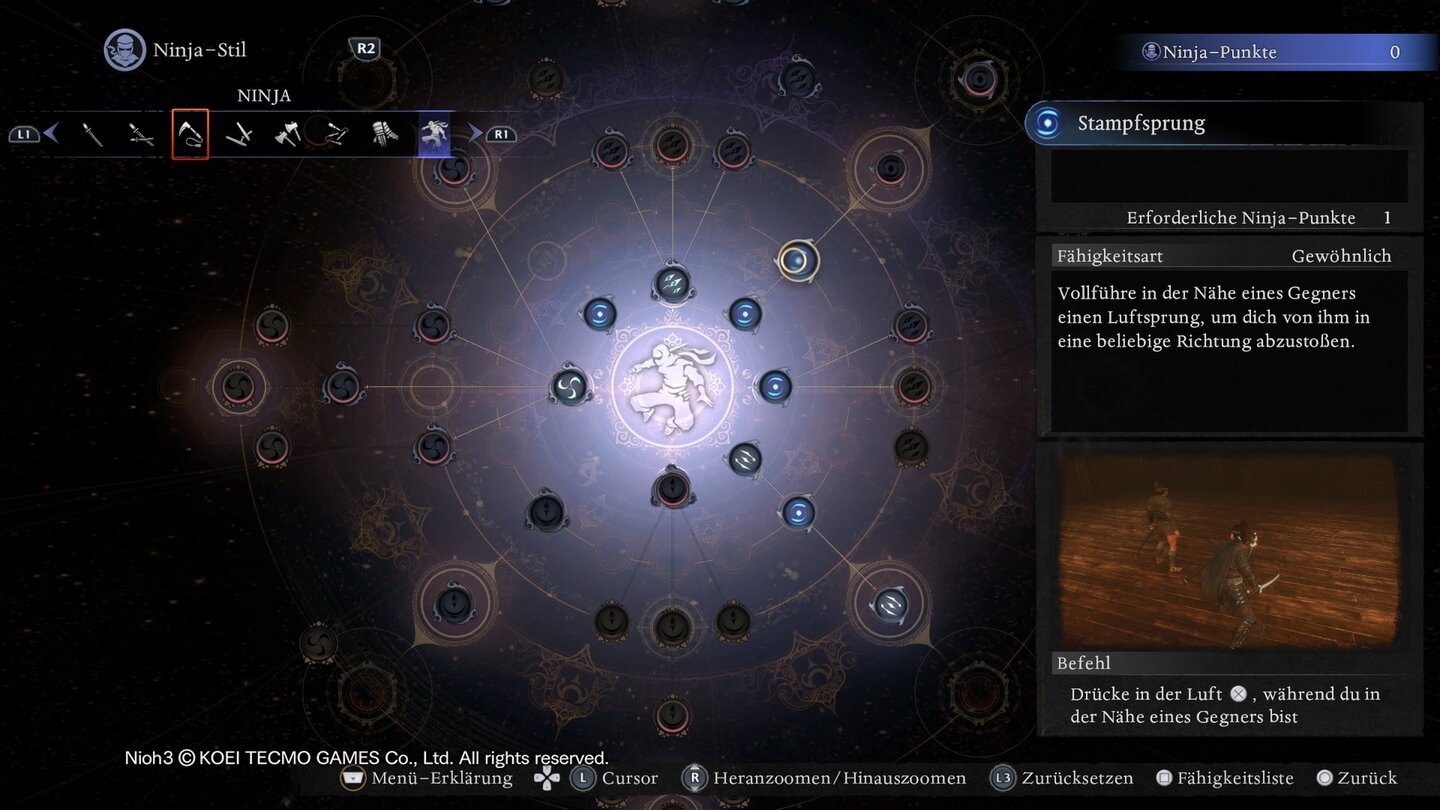Select the kusarigama sickle-and-chain tab
The height and width of the screenshot is (810, 1440).
(190, 134)
